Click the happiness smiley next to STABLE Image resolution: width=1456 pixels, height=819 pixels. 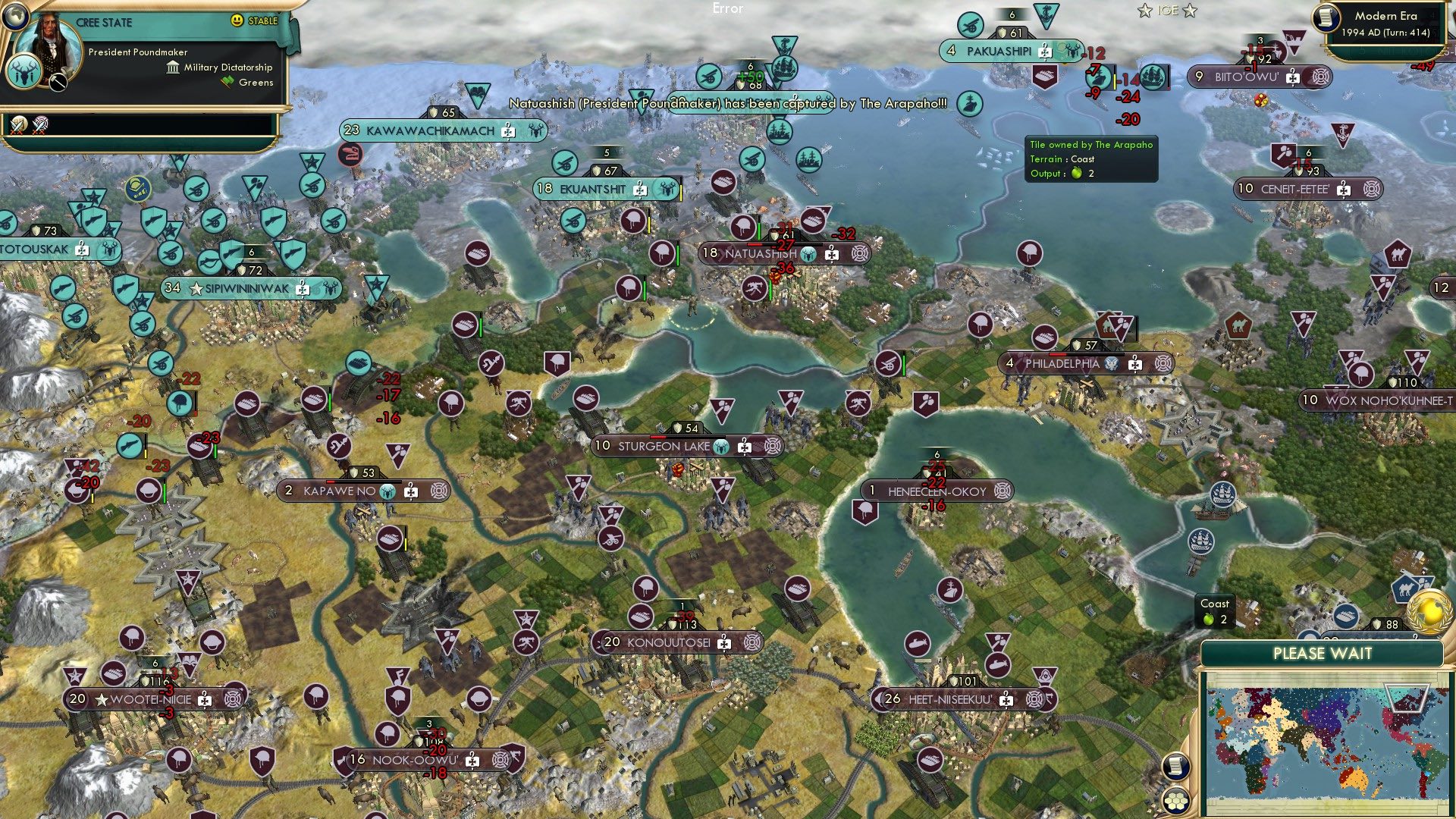[x=237, y=21]
